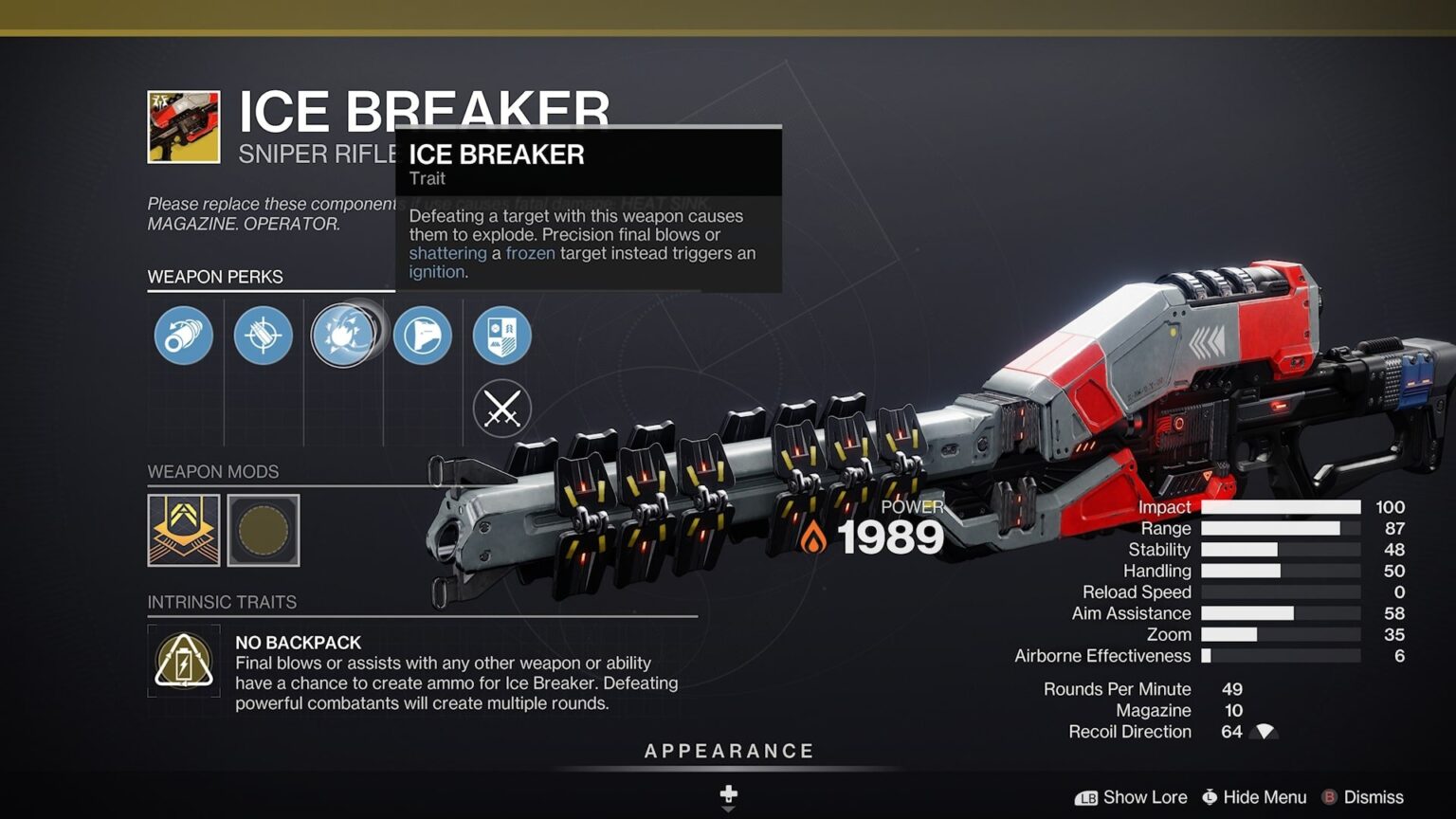
Task: Click the ignition keyword link
Action: [x=435, y=271]
